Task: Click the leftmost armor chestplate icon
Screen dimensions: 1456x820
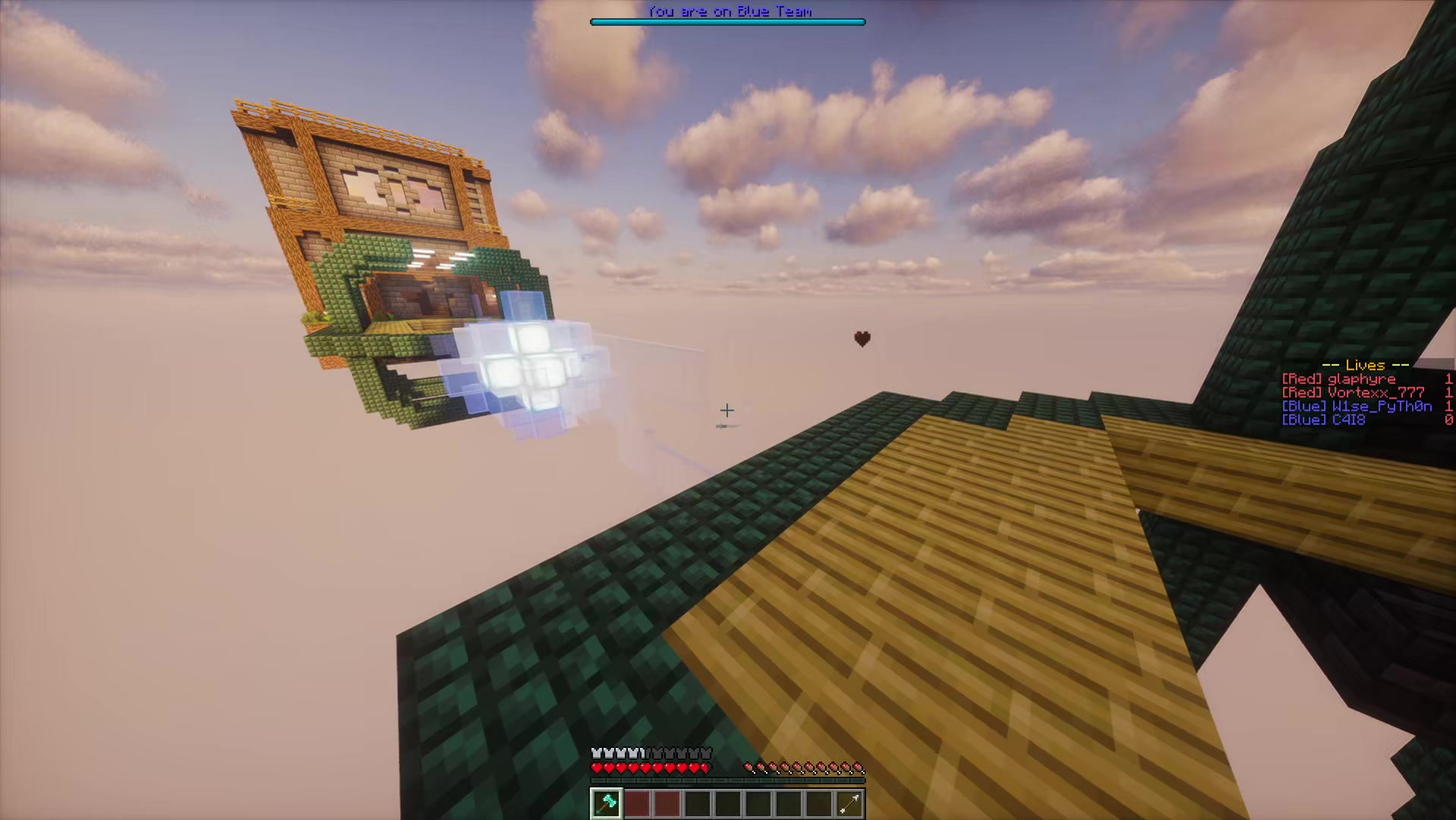Action: click(596, 752)
